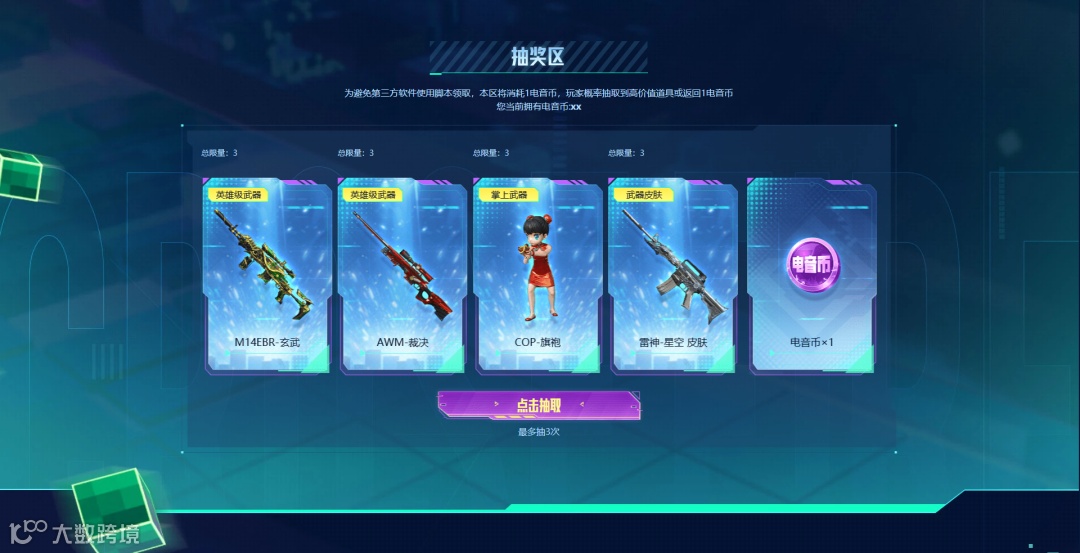Viewport: 1080px width, 553px height.
Task: Select the M14EBR-玄武 prize card
Action: click(267, 276)
